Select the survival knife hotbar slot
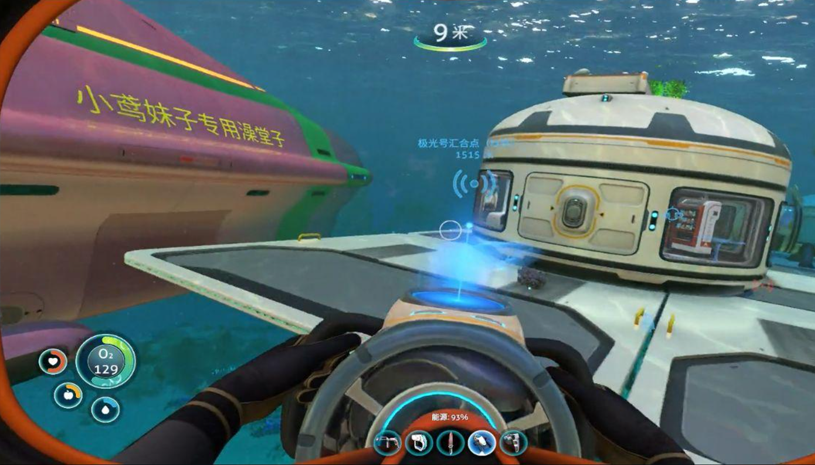This screenshot has height=465, width=815. (x=449, y=441)
